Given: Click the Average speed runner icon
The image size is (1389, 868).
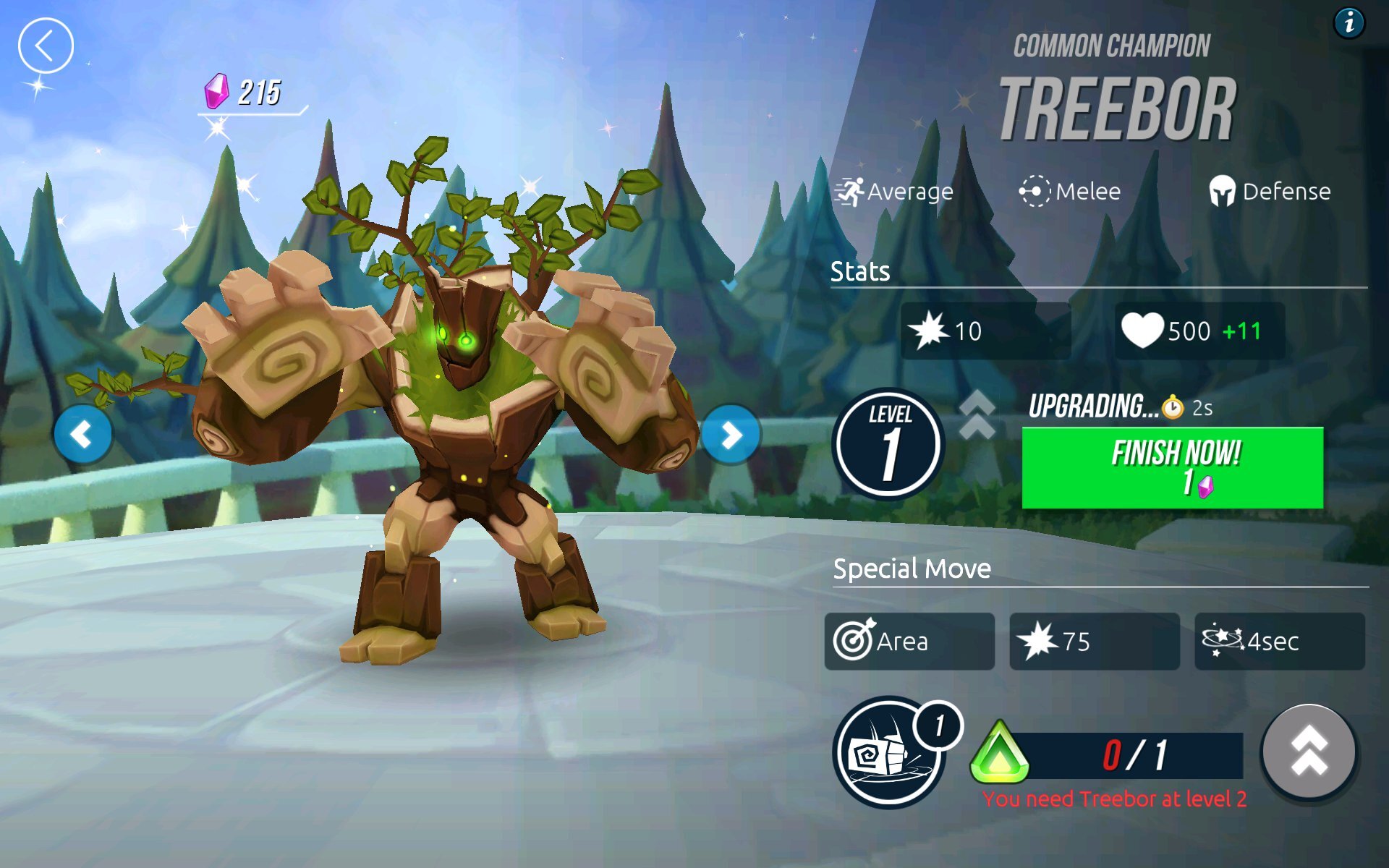Looking at the screenshot, I should pos(851,191).
